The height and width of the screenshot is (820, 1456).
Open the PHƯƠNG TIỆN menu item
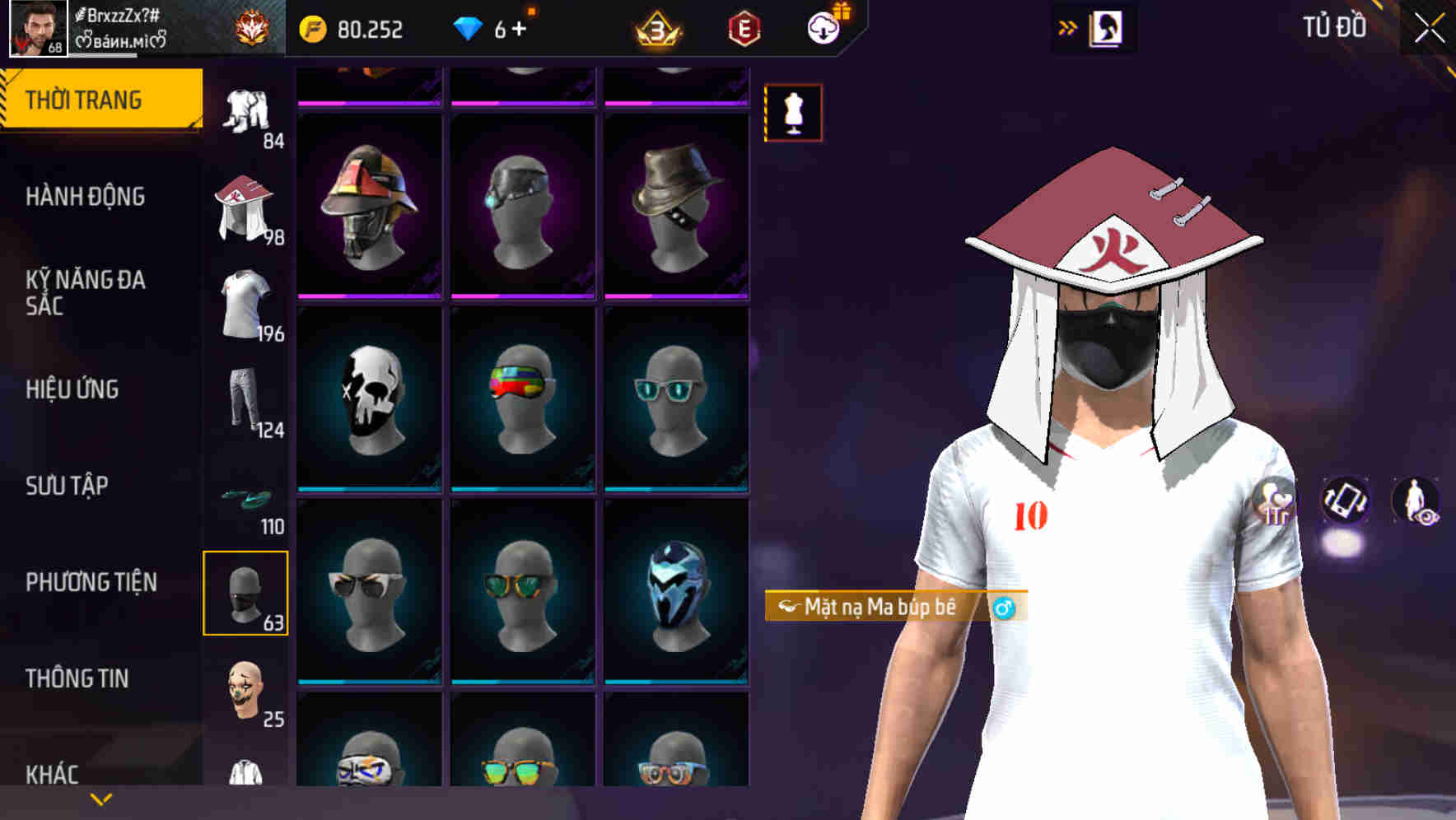click(x=91, y=581)
